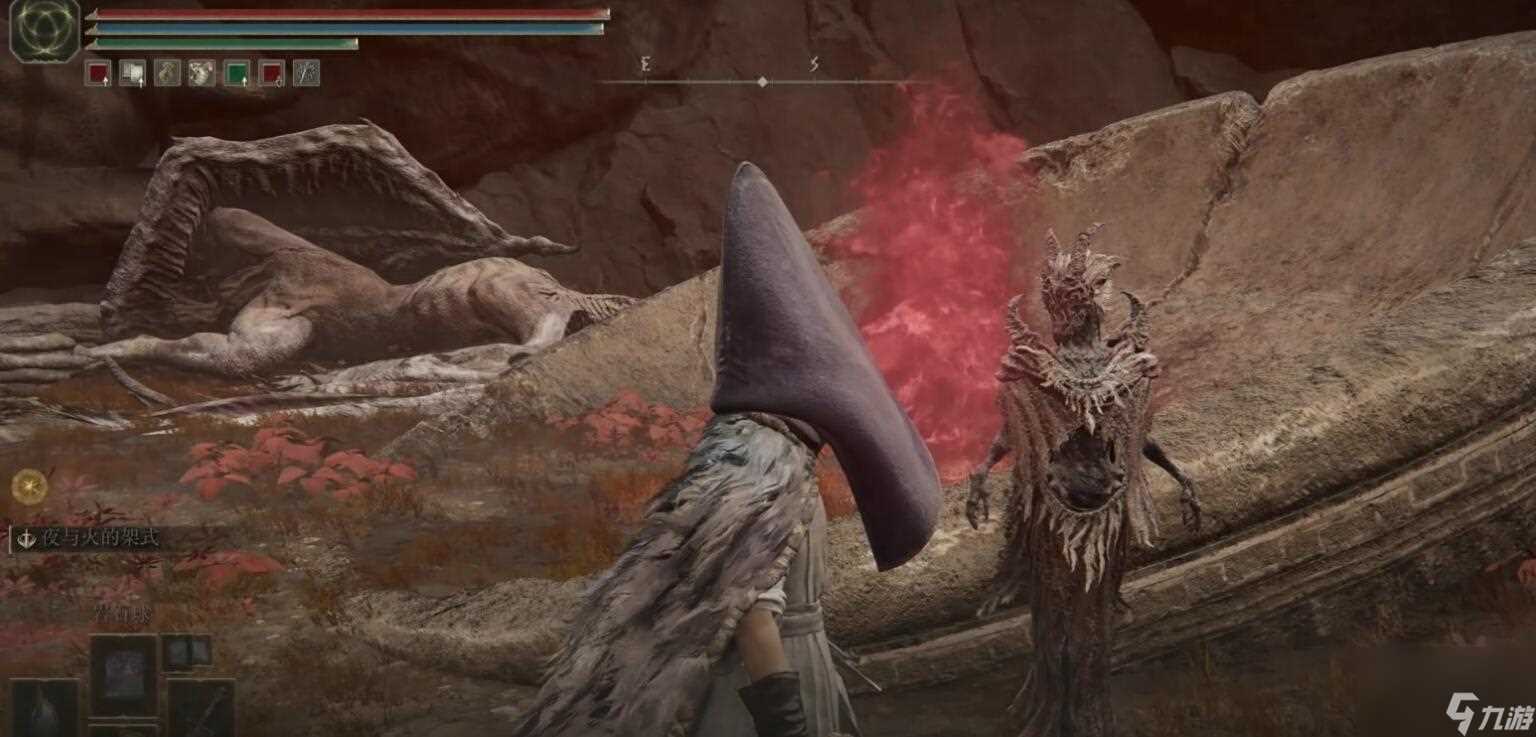The image size is (1536, 737).
Task: Select the green buff status icon
Action: 236,73
